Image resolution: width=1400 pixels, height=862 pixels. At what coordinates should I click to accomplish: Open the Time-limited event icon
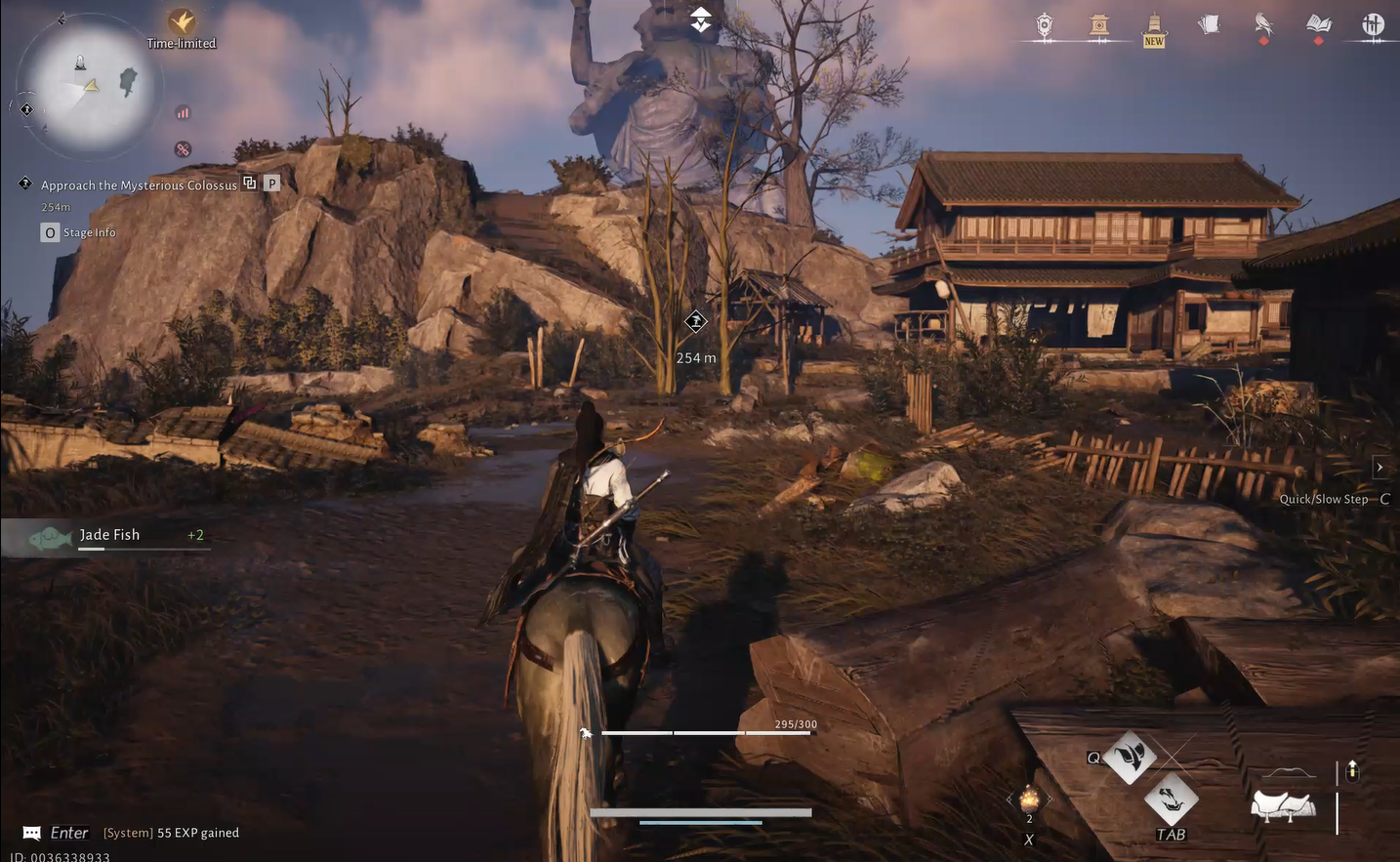pyautogui.click(x=182, y=22)
